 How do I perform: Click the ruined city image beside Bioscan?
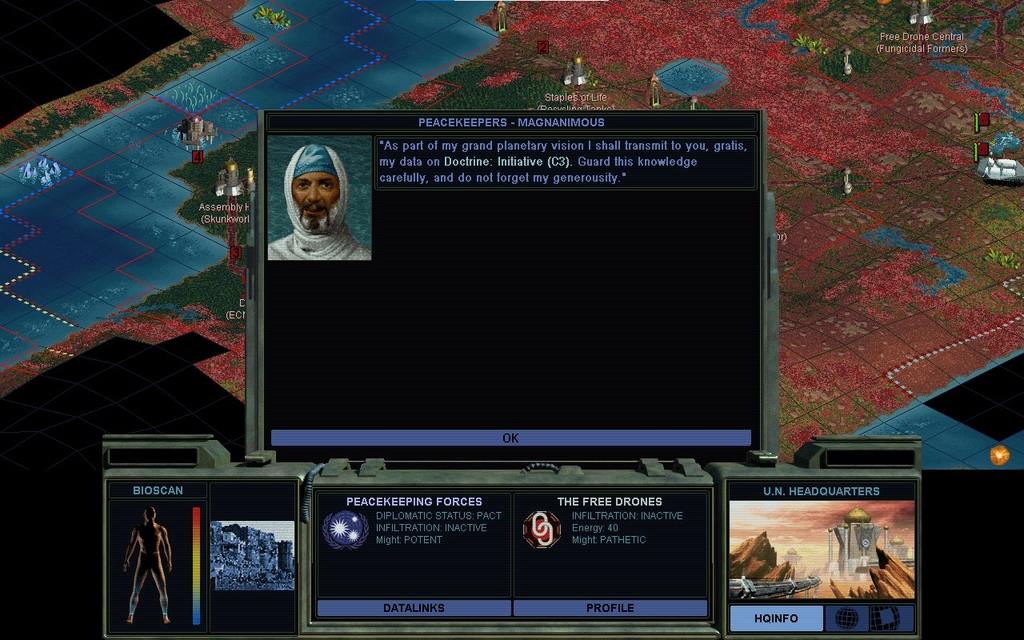tap(252, 555)
